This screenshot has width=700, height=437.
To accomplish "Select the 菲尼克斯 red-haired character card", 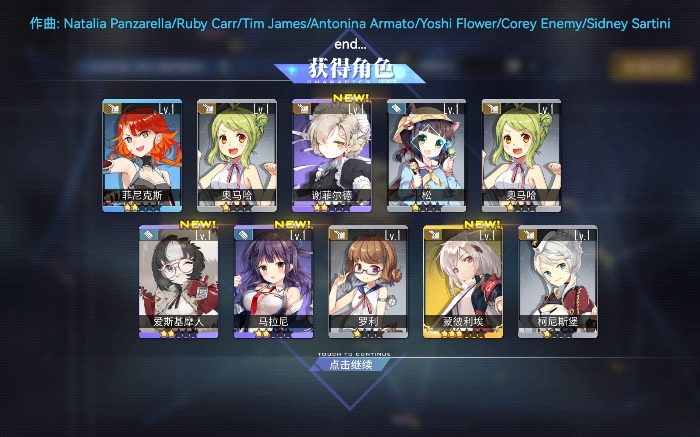I will (x=141, y=155).
